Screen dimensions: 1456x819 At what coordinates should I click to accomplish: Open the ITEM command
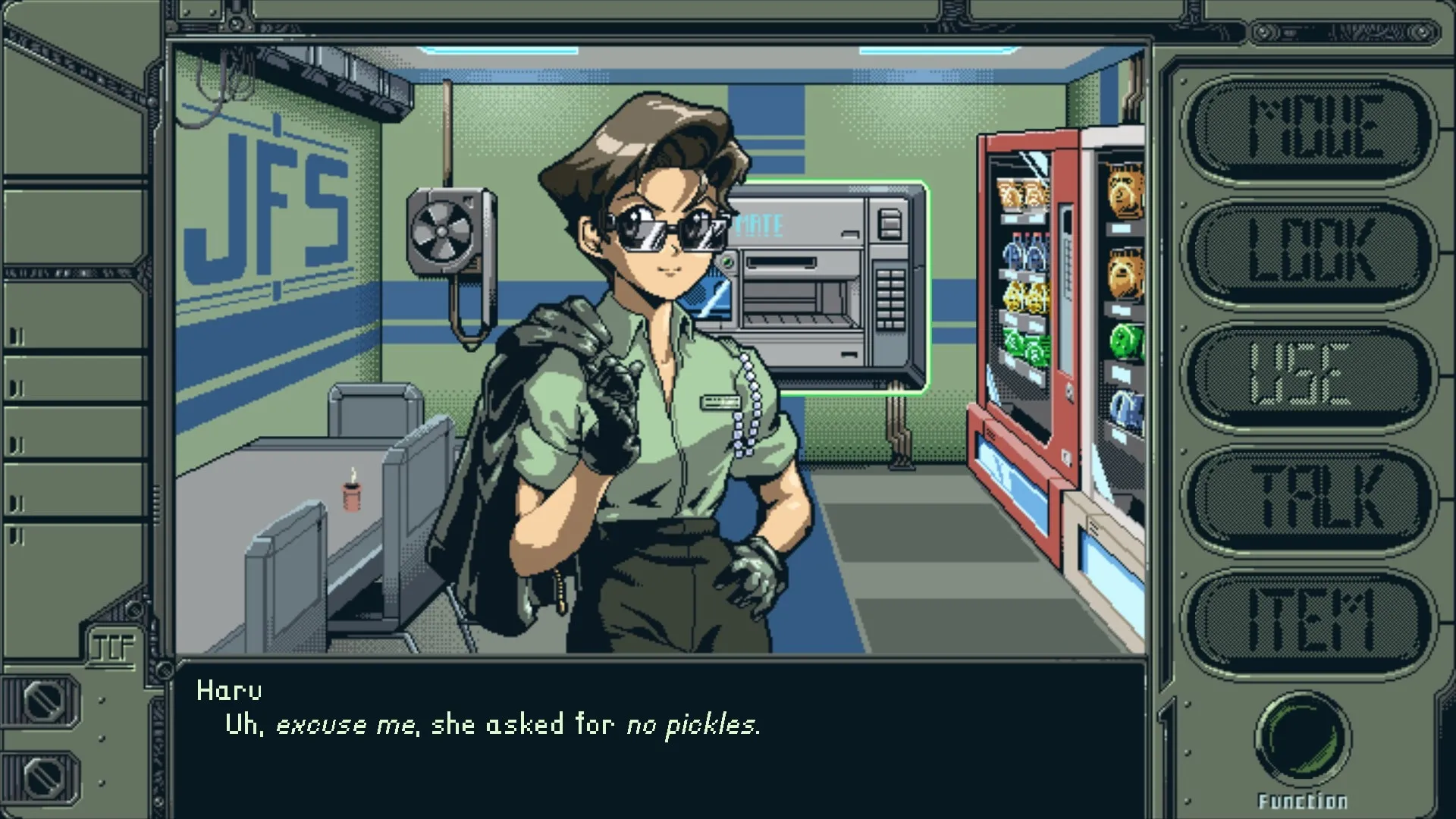[1310, 622]
